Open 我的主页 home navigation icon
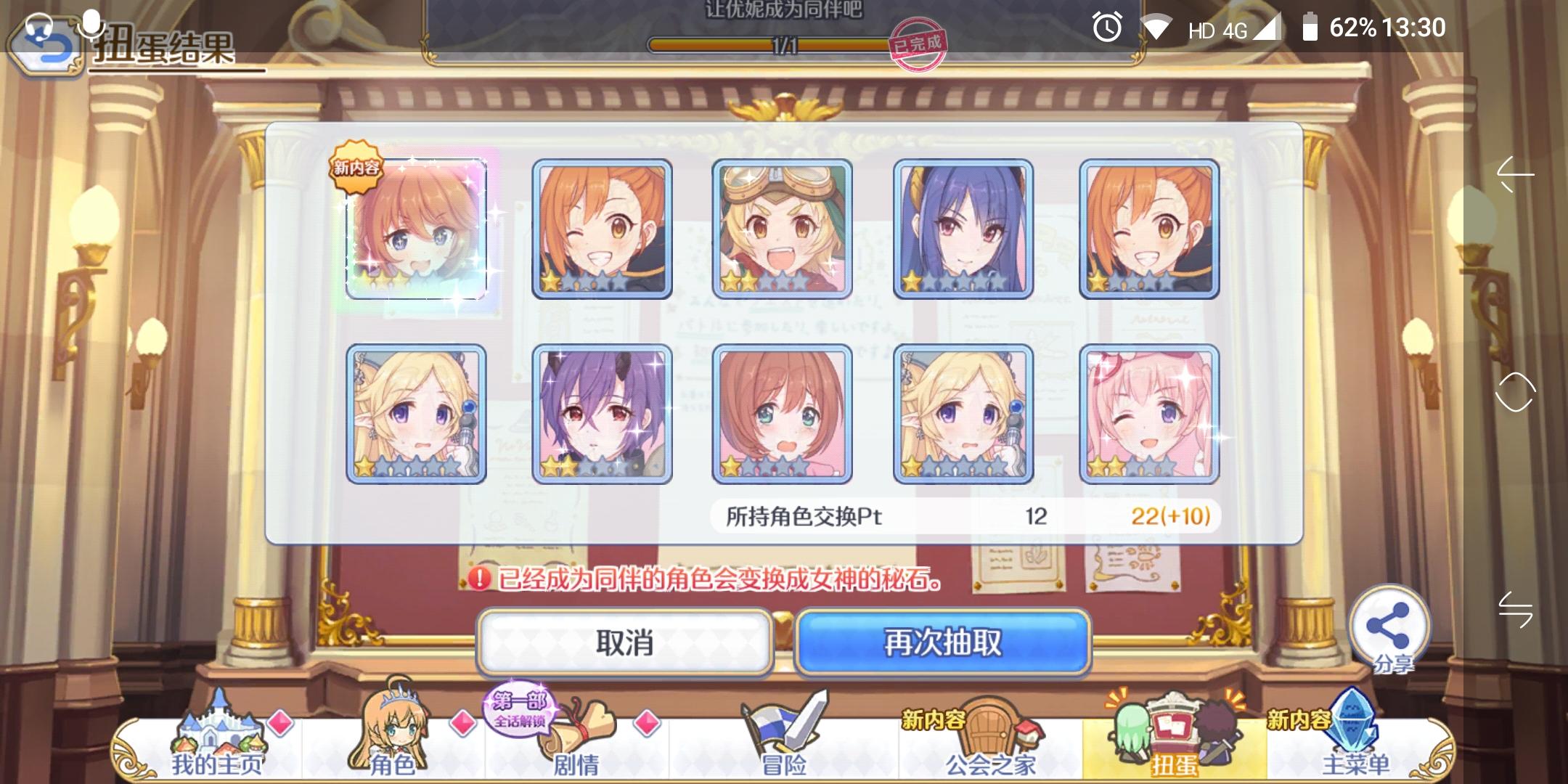The image size is (1568, 784). click(x=218, y=733)
